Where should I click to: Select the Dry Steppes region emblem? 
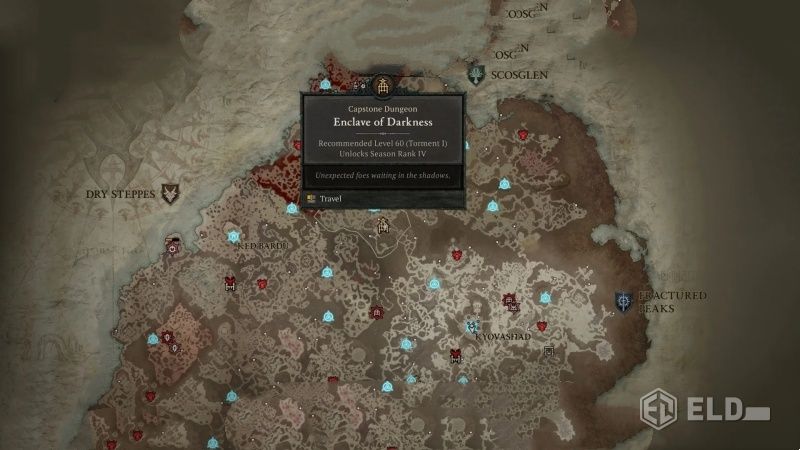pyautogui.click(x=171, y=192)
